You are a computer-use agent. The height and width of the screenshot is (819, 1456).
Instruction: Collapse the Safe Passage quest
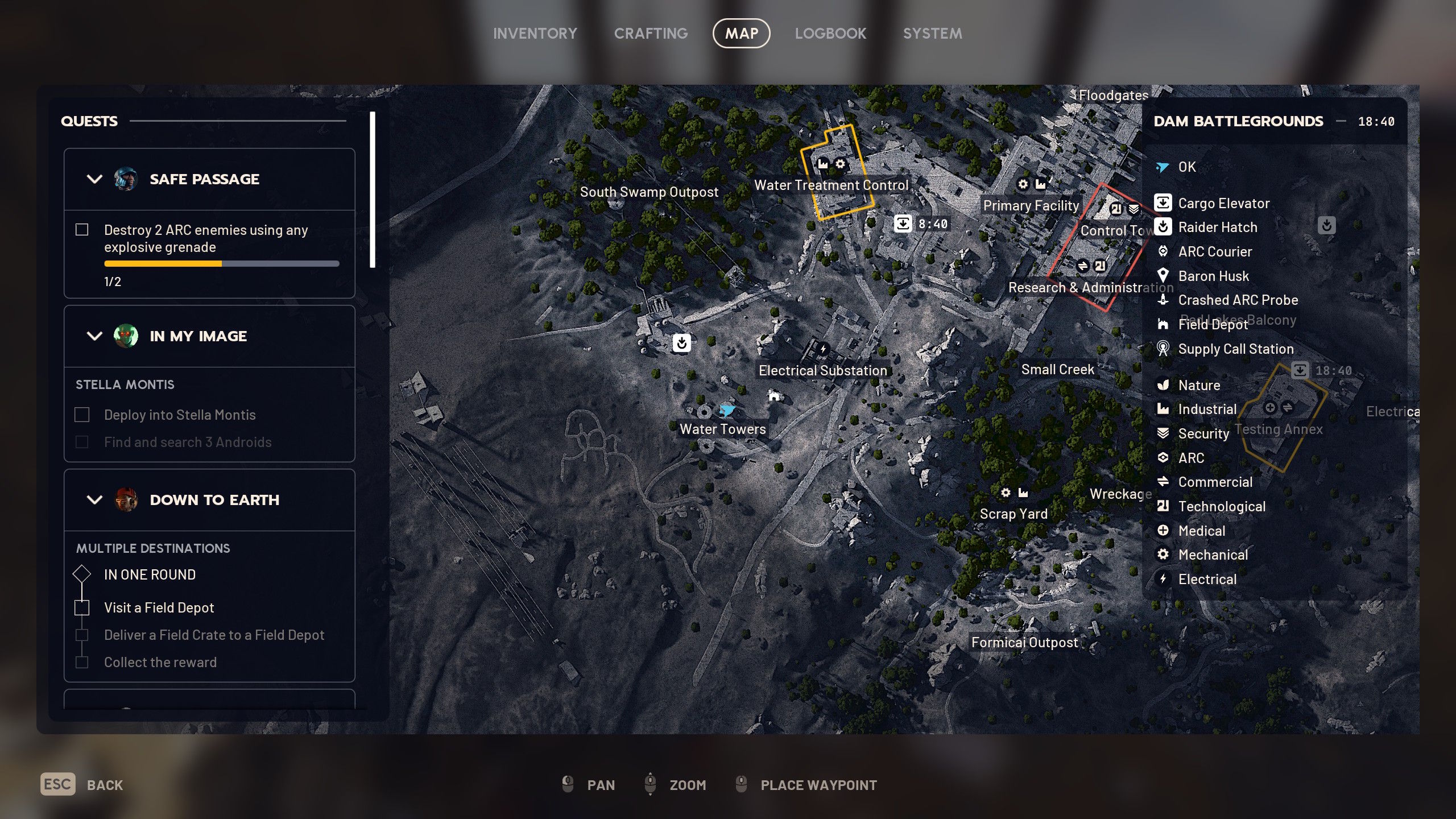94,179
